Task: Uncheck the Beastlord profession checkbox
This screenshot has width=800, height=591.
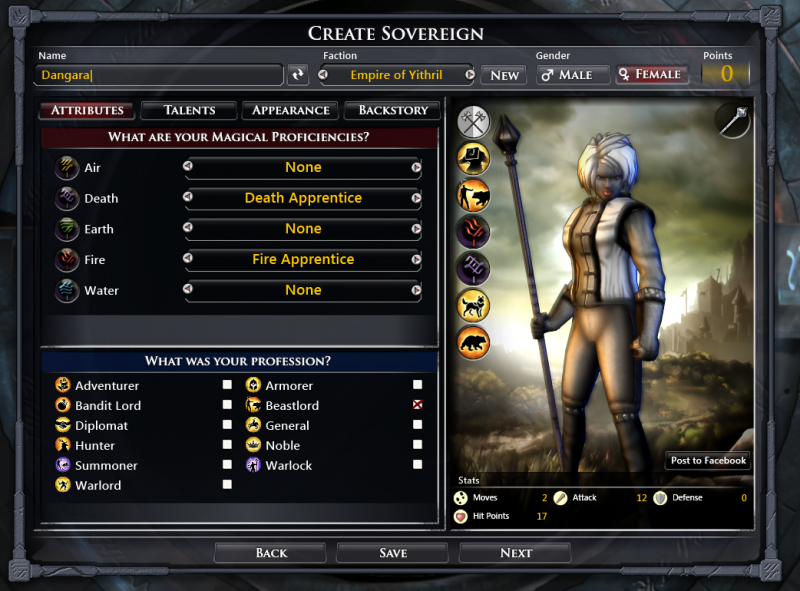Action: click(x=417, y=405)
